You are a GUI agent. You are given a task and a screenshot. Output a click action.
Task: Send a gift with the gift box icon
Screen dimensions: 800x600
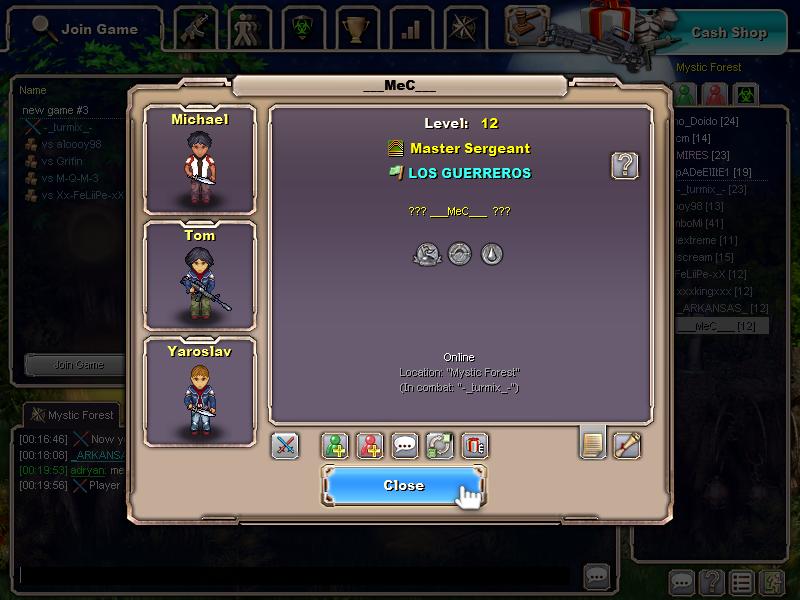point(475,446)
